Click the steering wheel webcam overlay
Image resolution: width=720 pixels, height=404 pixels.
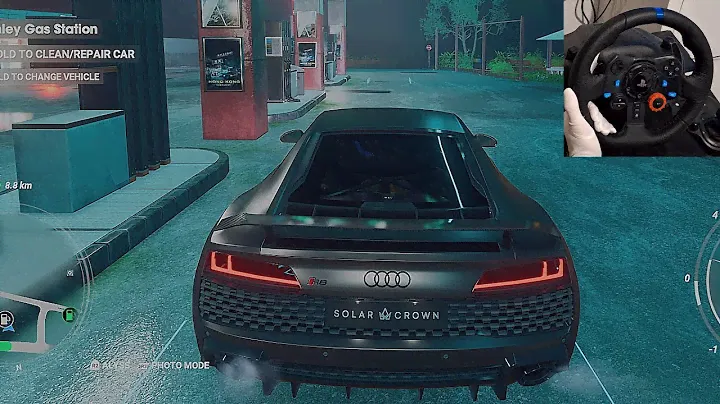641,77
